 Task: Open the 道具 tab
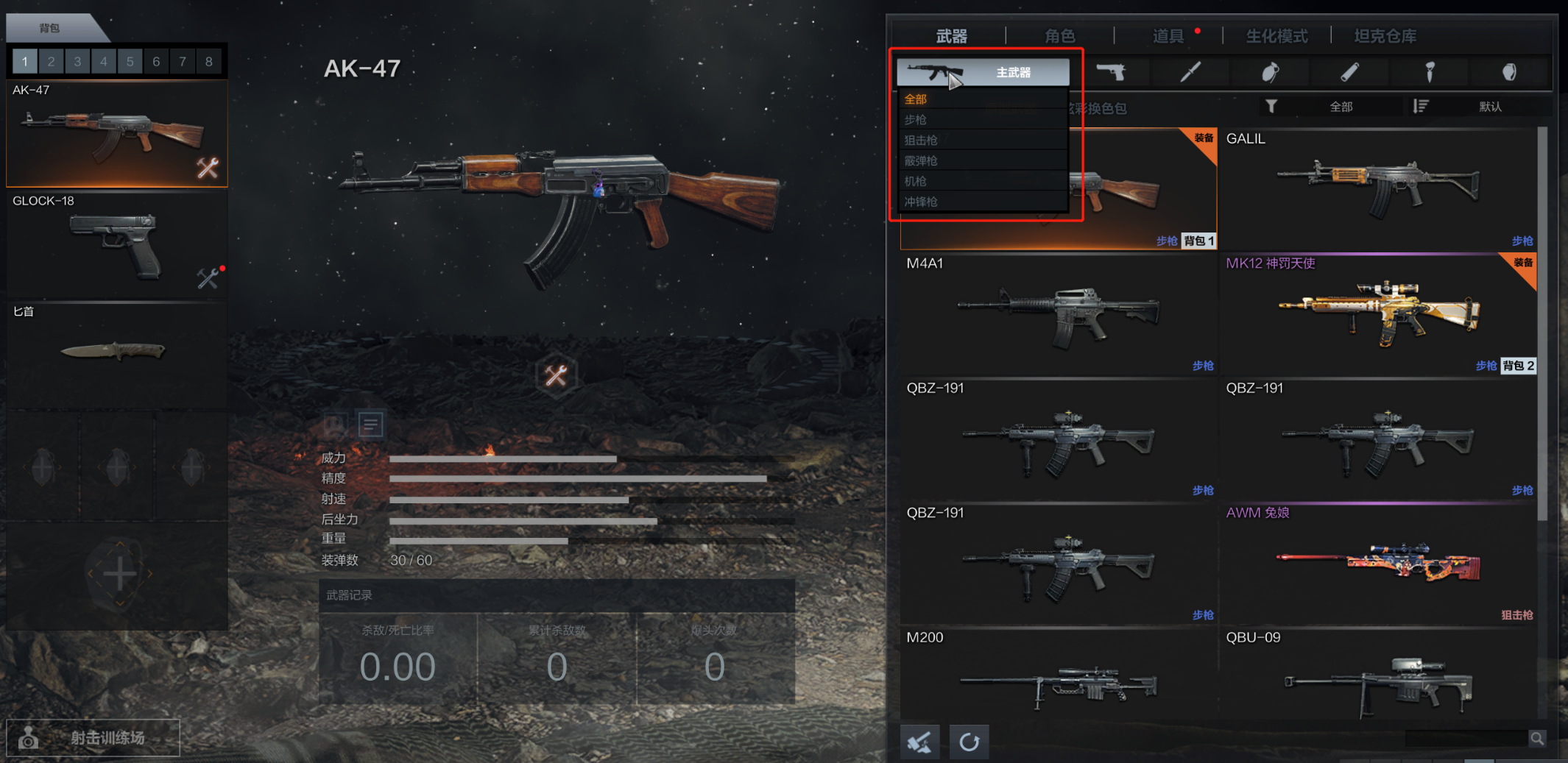(x=1168, y=36)
